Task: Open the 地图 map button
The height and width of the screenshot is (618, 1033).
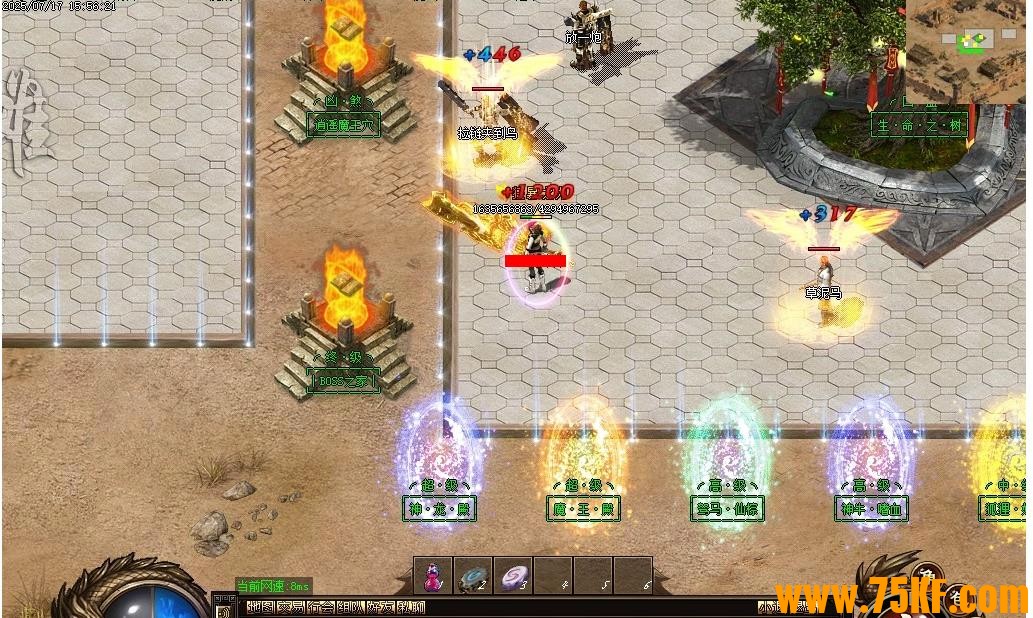Action: [x=260, y=608]
